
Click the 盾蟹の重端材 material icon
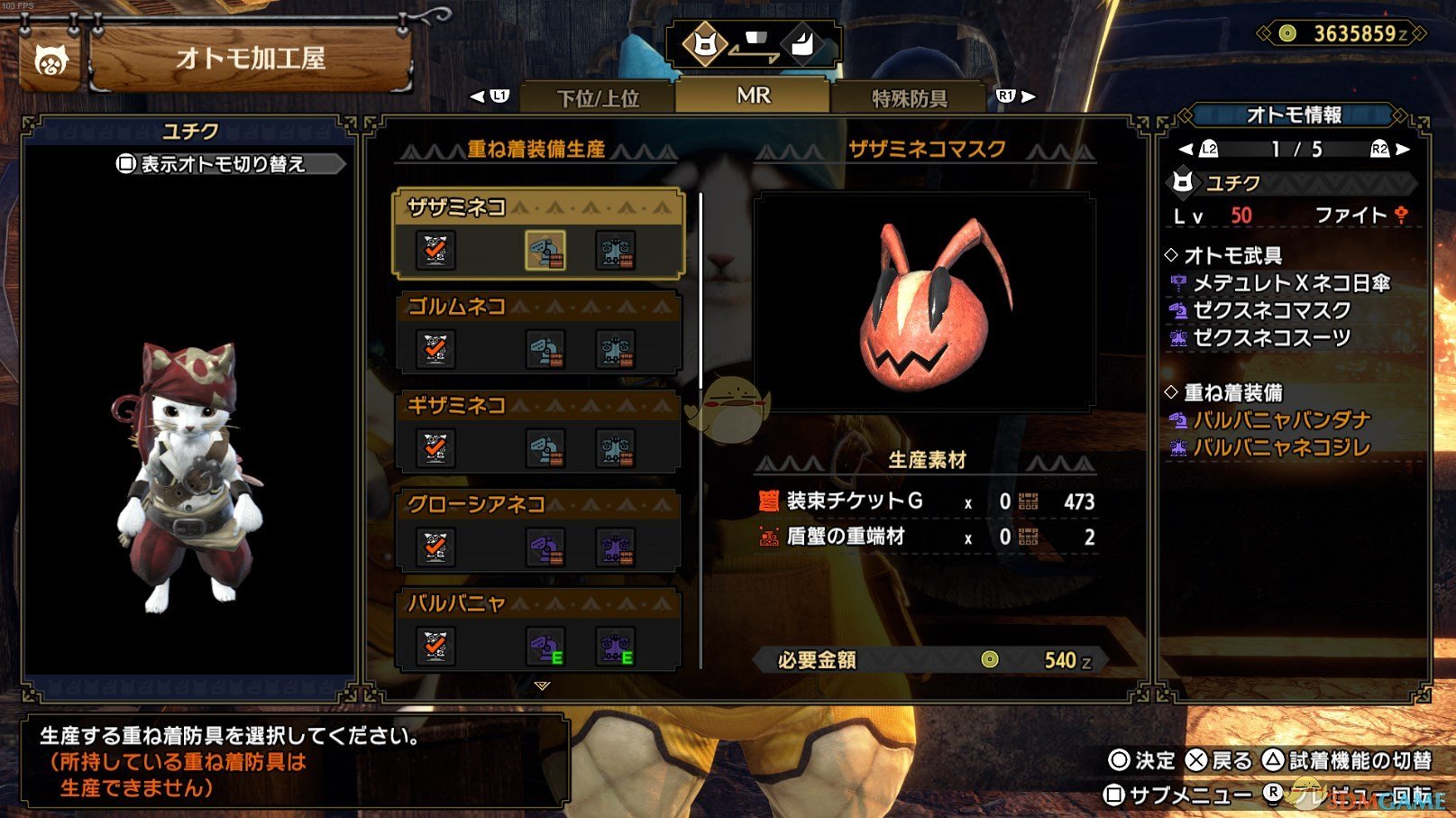[769, 538]
